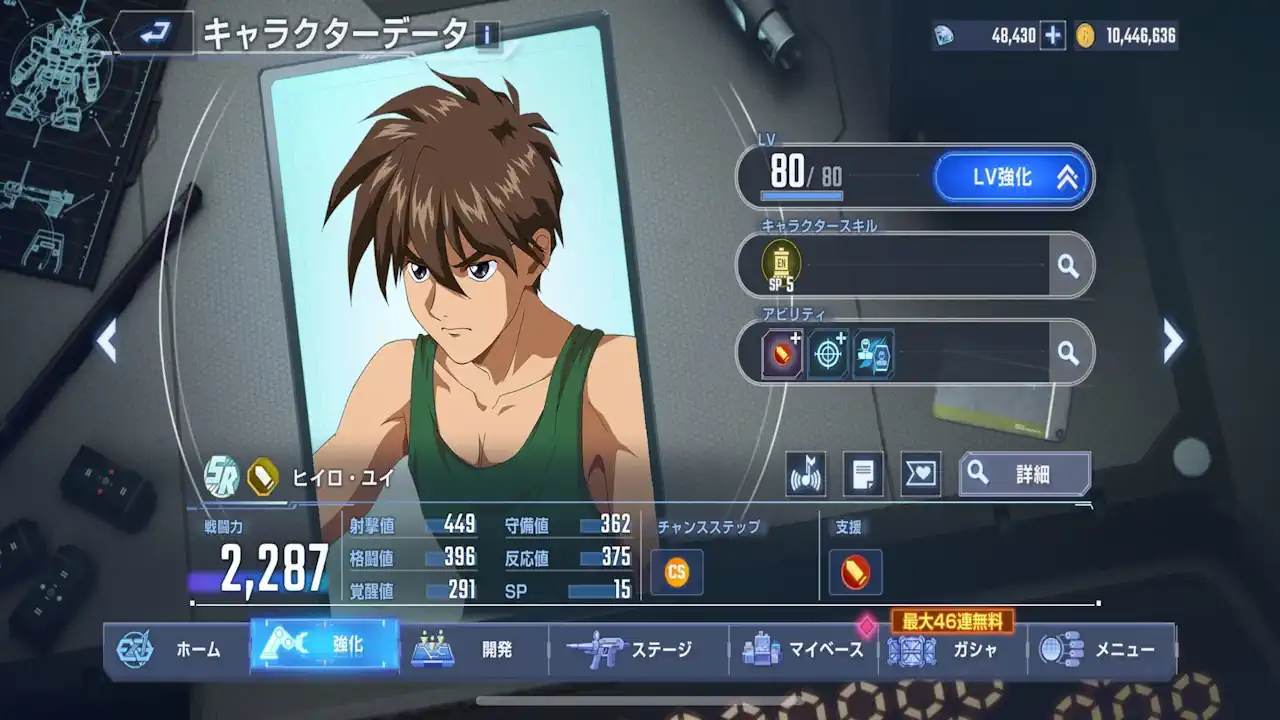This screenshot has height=720, width=1280.
Task: Select the crosshair ability icon
Action: 828,353
